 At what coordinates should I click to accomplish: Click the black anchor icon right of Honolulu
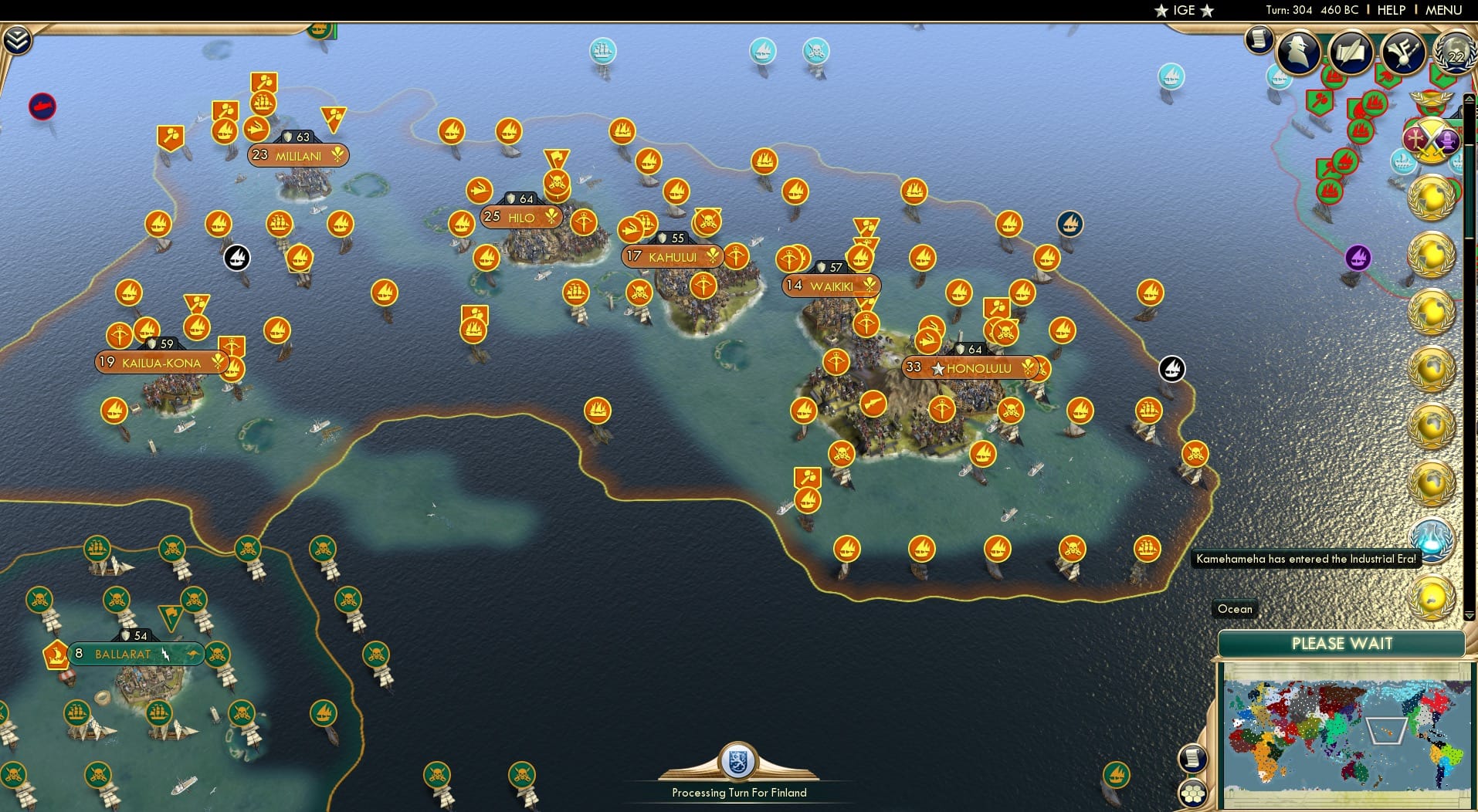[x=1171, y=369]
